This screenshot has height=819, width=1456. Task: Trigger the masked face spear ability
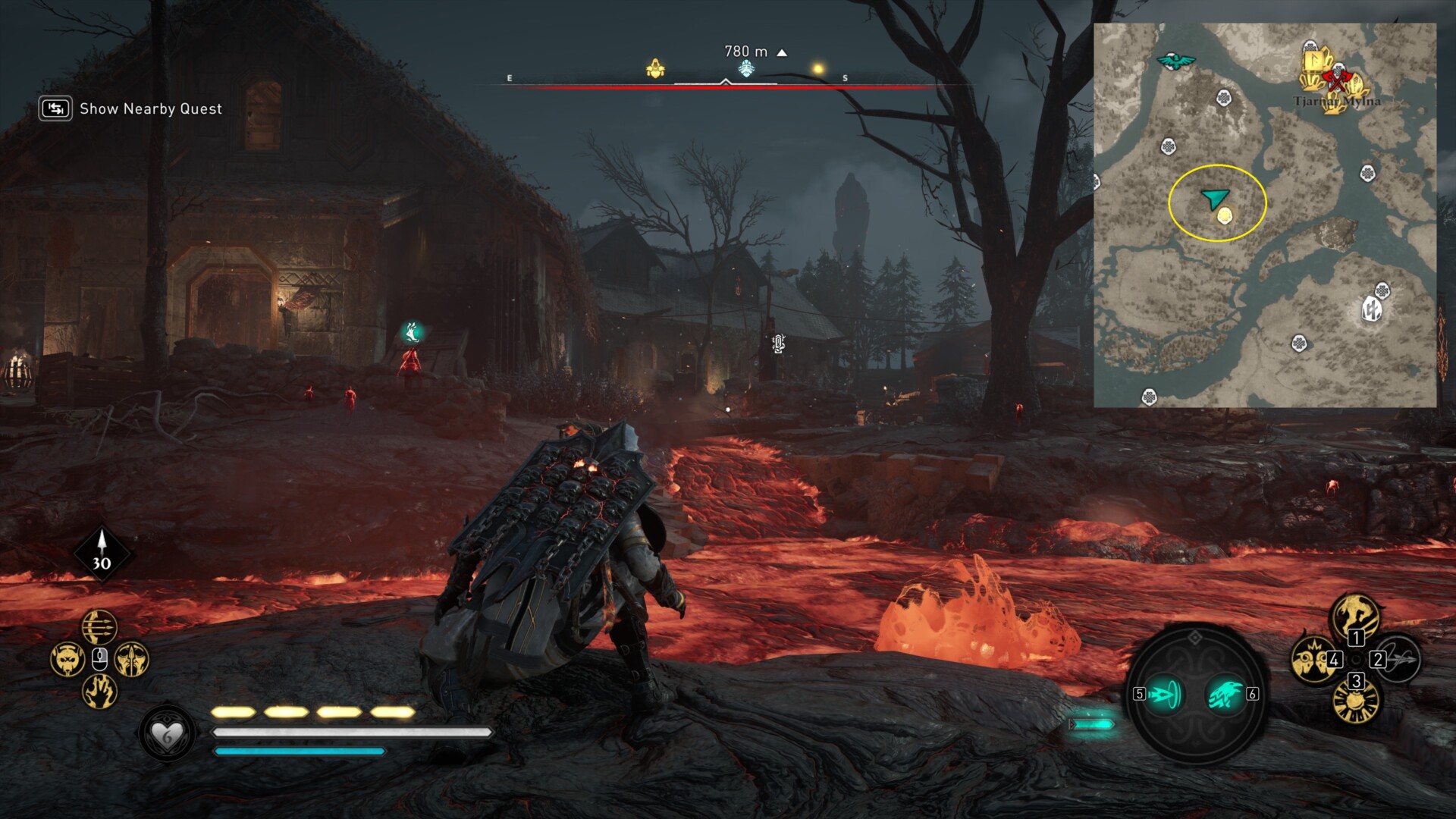coord(131,659)
